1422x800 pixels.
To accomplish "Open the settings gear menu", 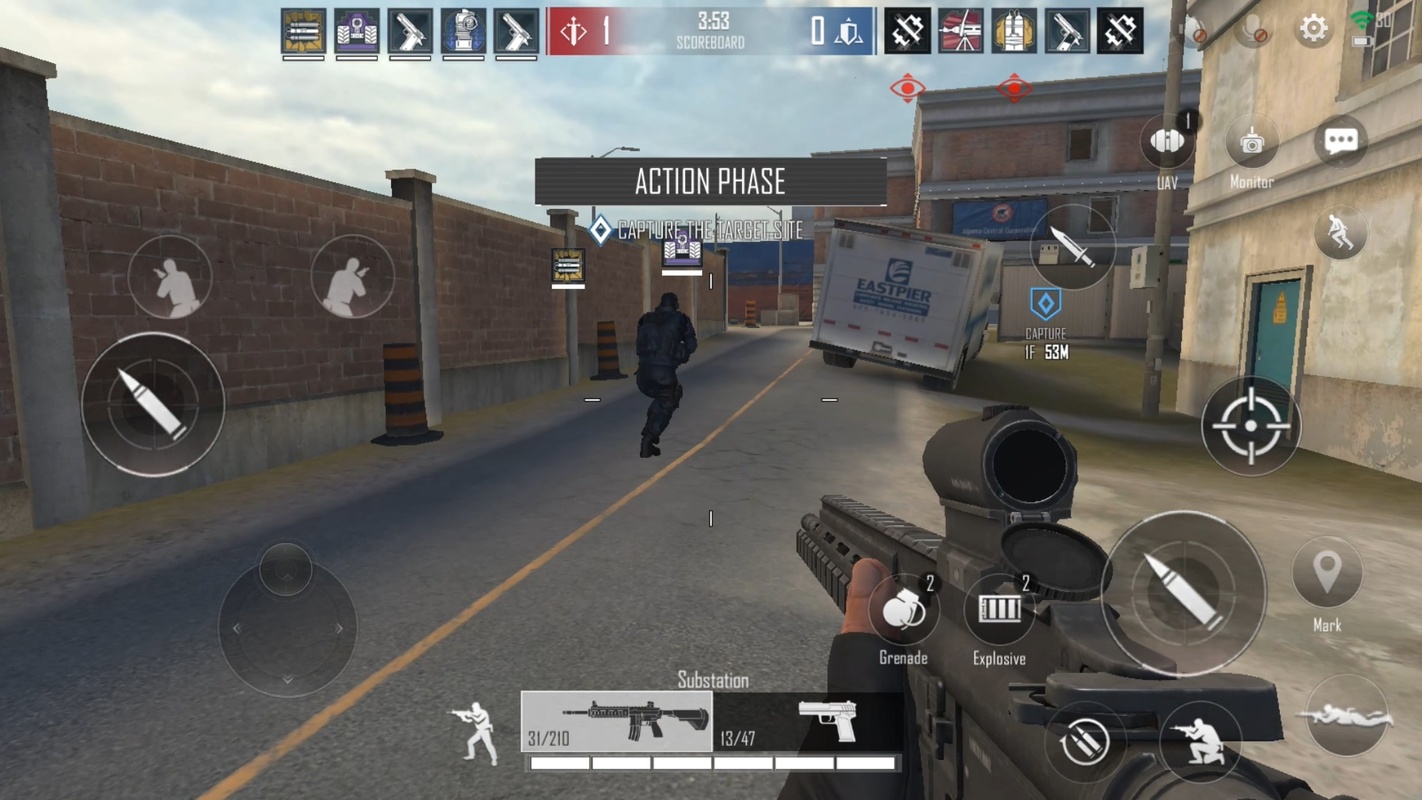I will pyautogui.click(x=1313, y=29).
